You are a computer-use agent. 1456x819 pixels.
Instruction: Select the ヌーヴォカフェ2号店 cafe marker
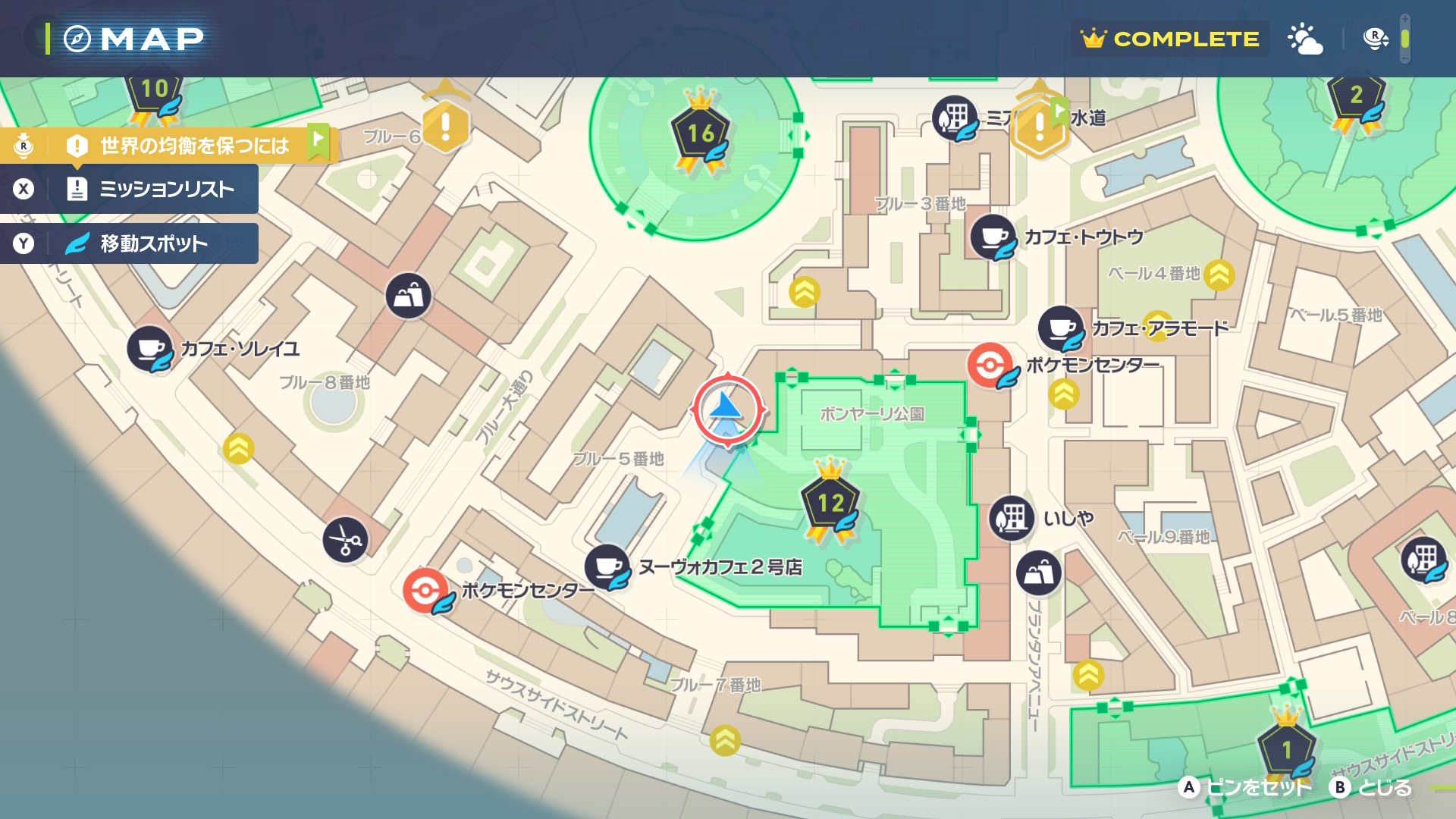point(607,566)
